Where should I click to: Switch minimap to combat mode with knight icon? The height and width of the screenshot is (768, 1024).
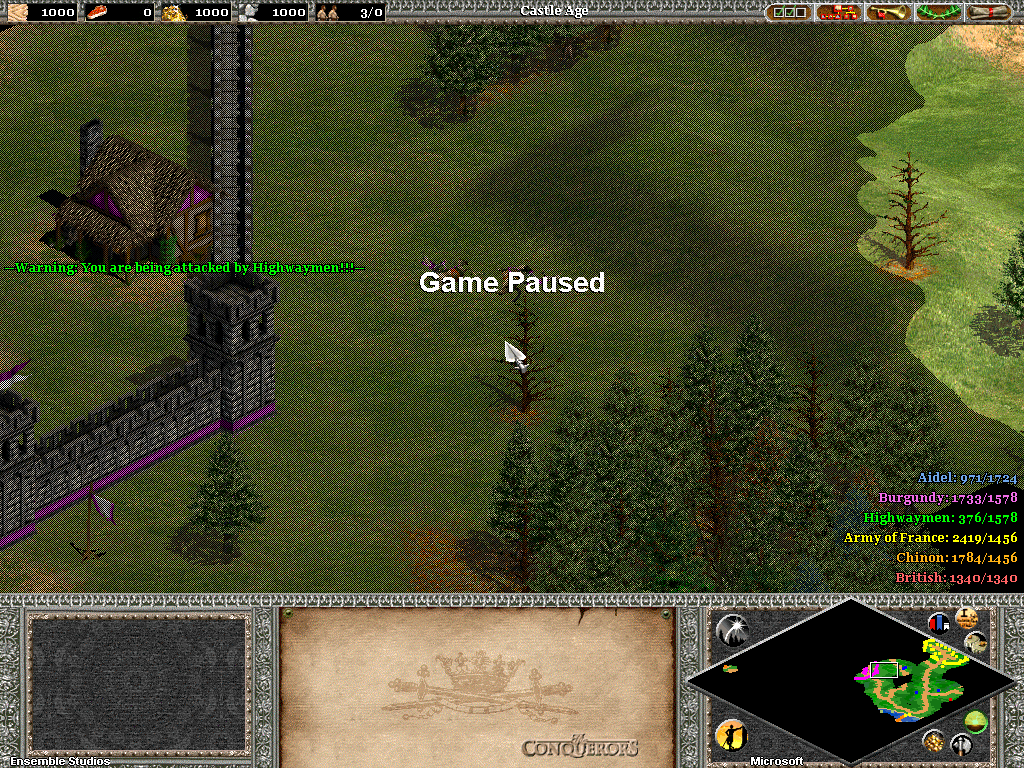(x=962, y=744)
